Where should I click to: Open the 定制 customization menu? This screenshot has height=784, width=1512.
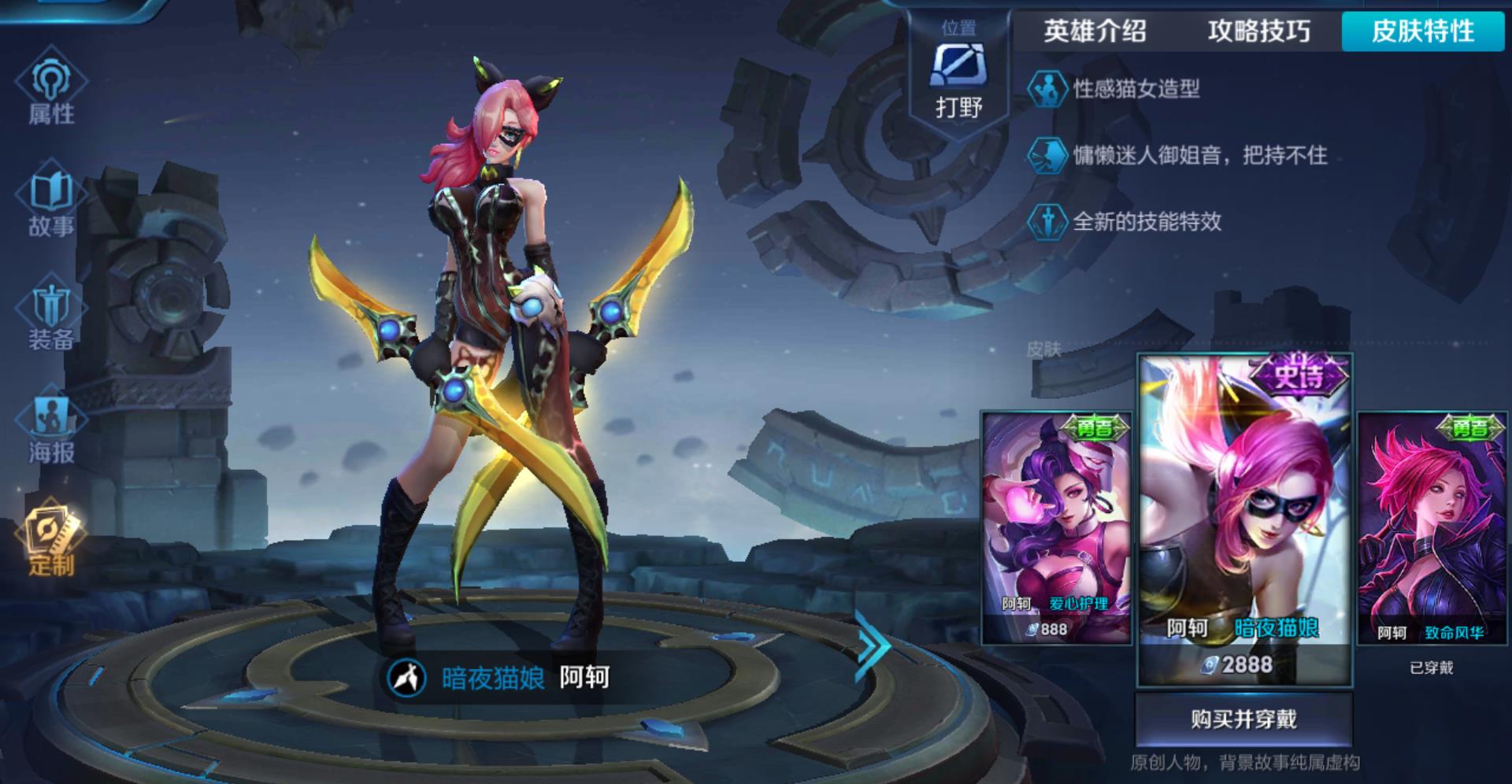51,541
